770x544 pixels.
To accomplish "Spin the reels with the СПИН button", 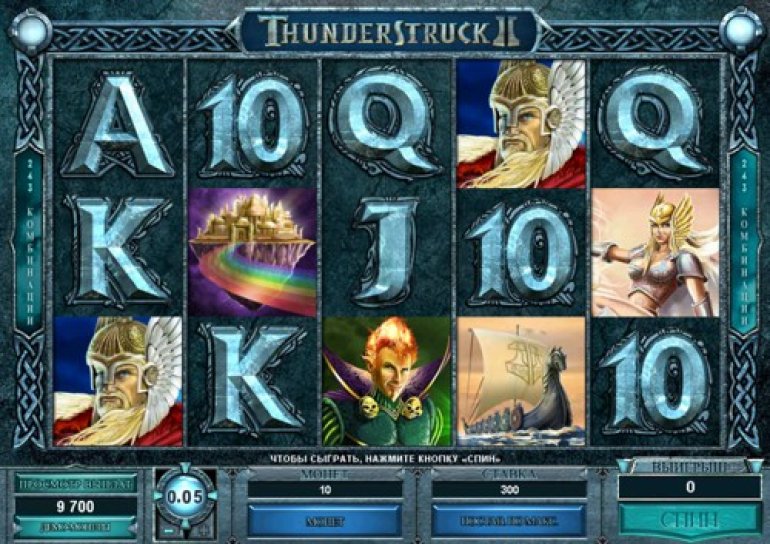I will coord(689,520).
